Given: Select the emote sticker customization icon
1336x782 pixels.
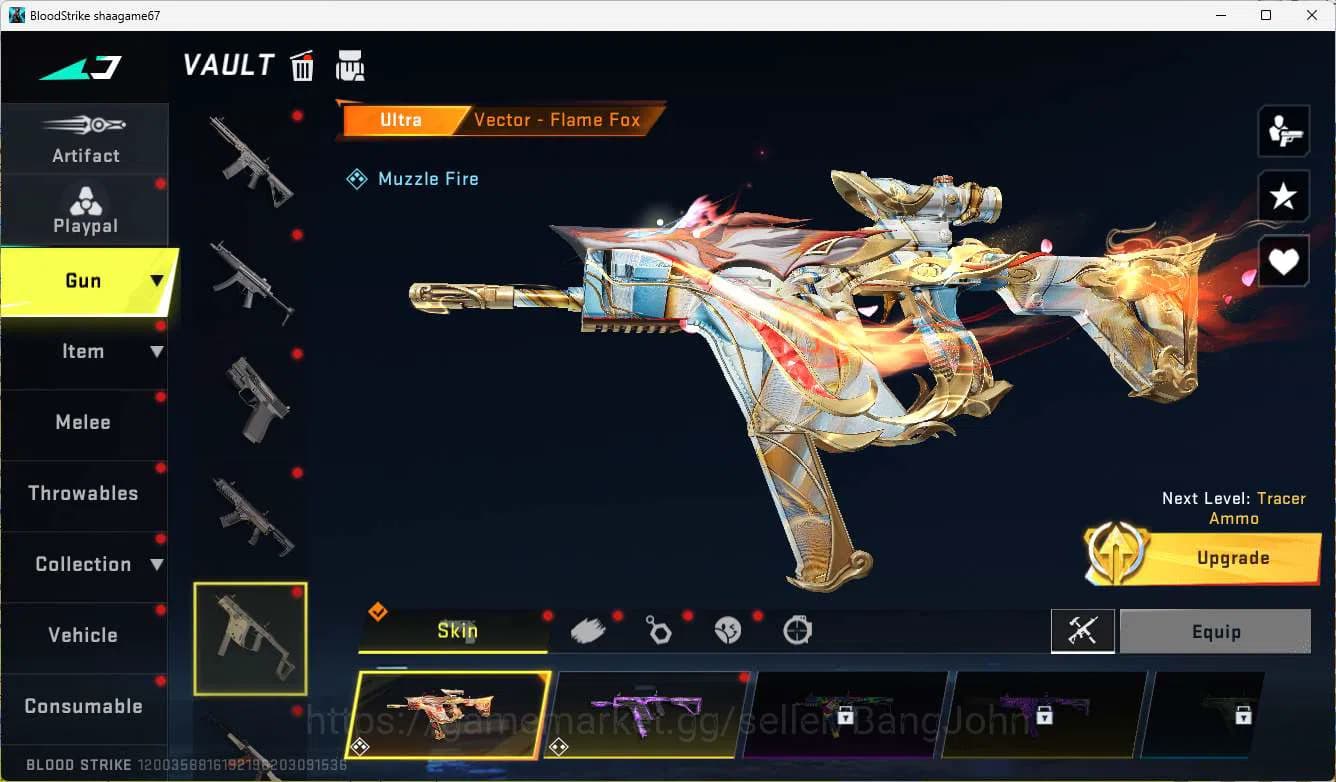Looking at the screenshot, I should coord(728,630).
